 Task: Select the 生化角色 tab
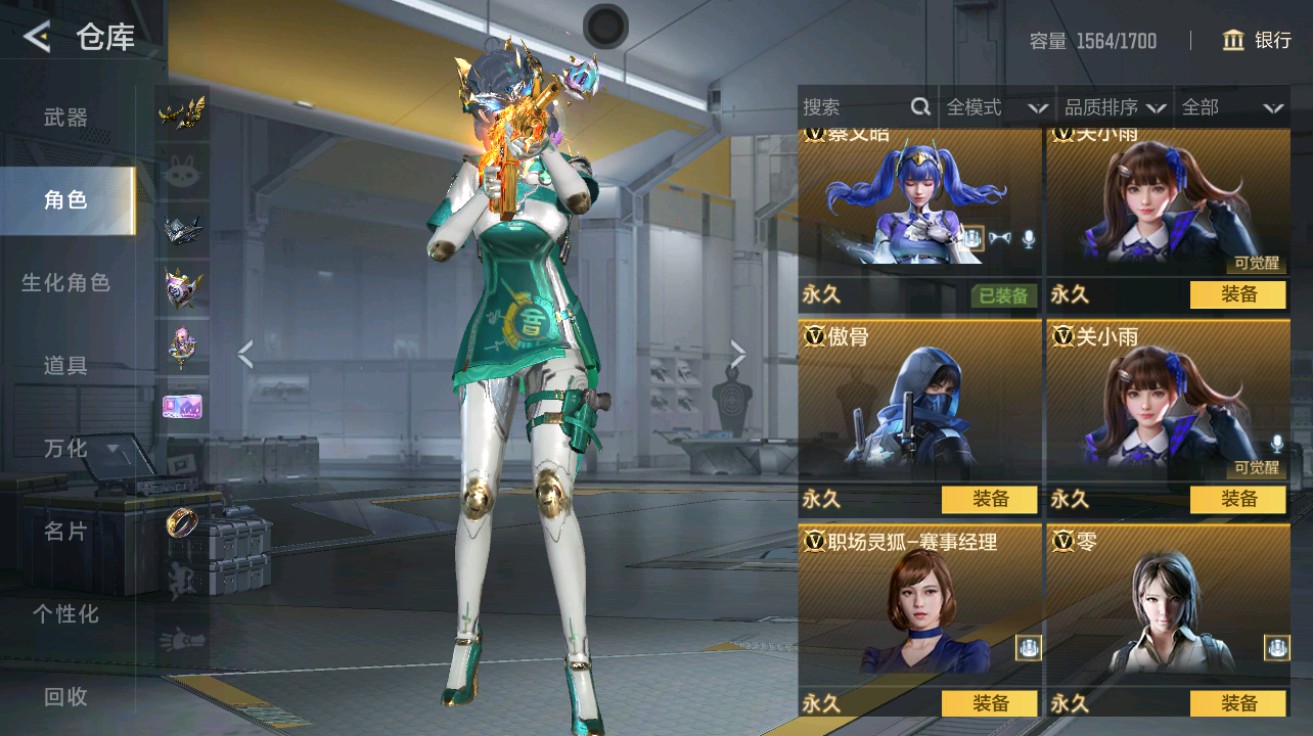click(66, 283)
